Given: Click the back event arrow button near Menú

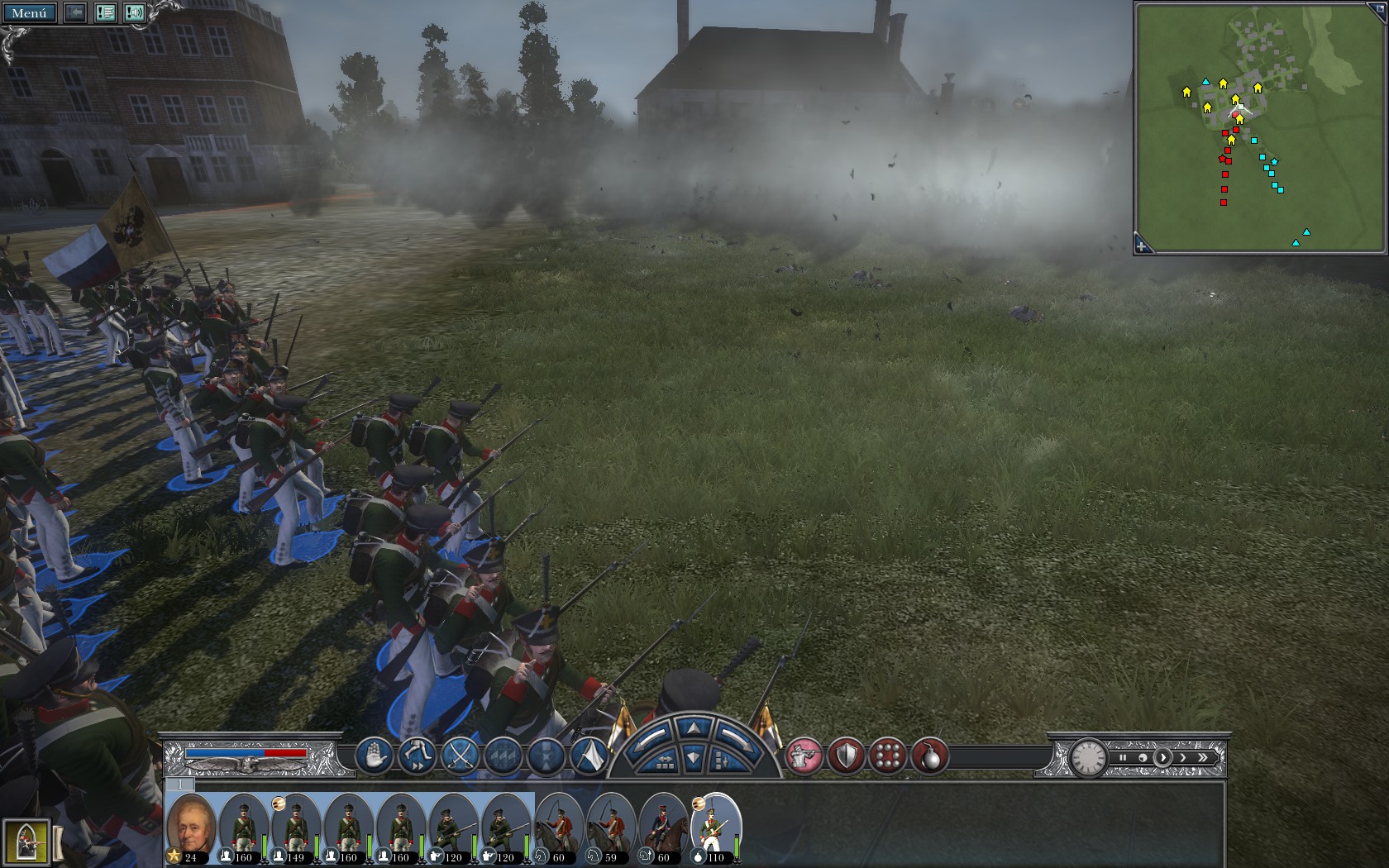Looking at the screenshot, I should pyautogui.click(x=74, y=12).
